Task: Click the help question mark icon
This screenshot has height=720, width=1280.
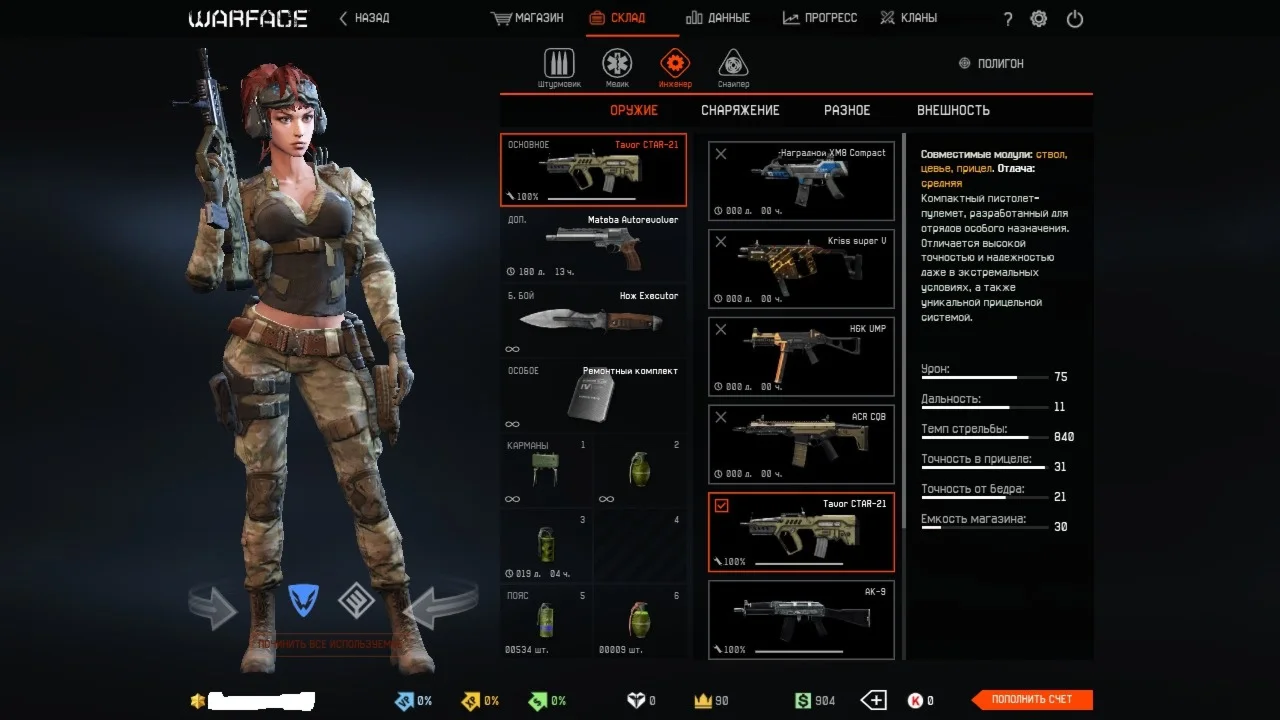Action: point(1007,18)
